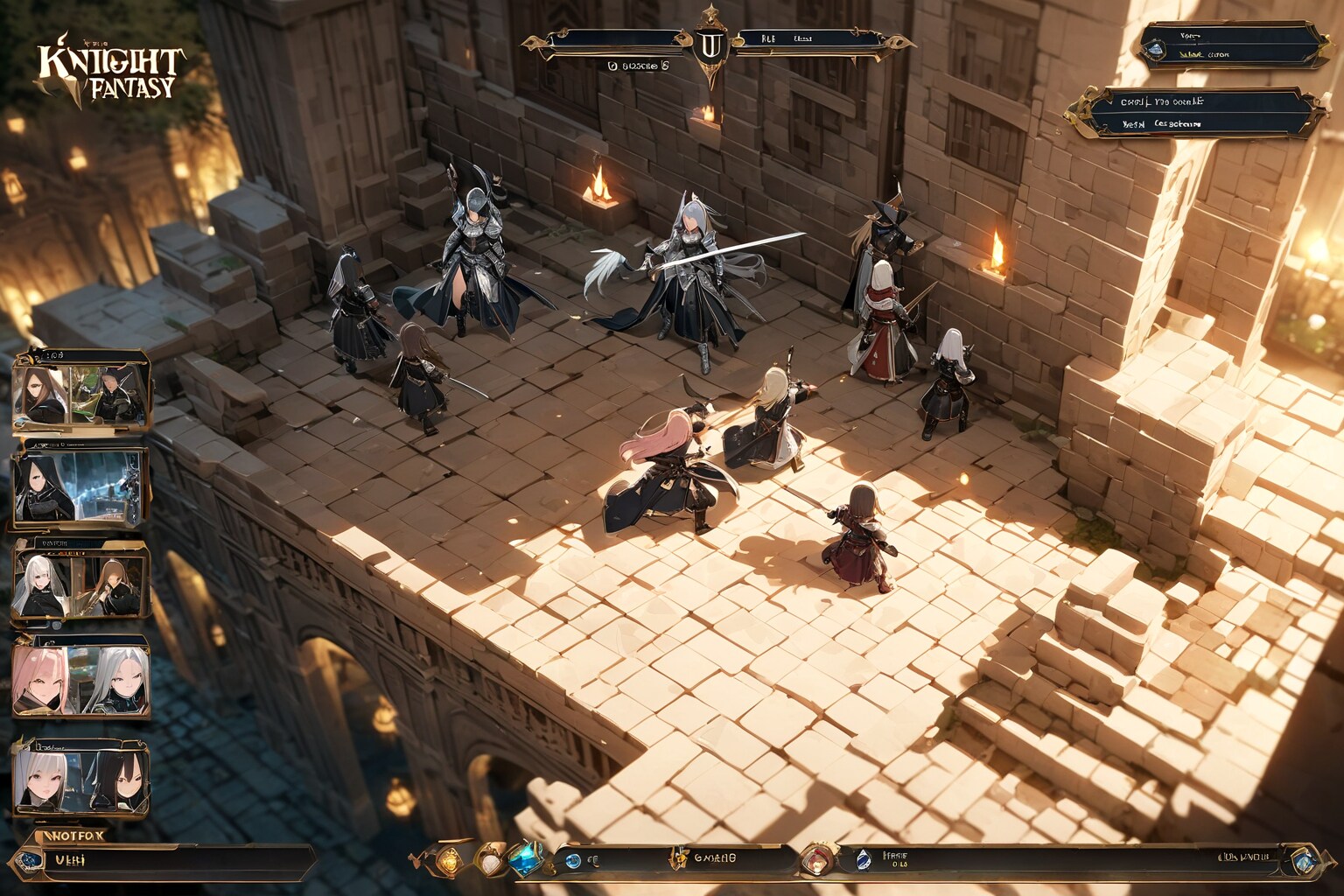
Task: Click the central shield emblem at top
Action: [x=710, y=45]
